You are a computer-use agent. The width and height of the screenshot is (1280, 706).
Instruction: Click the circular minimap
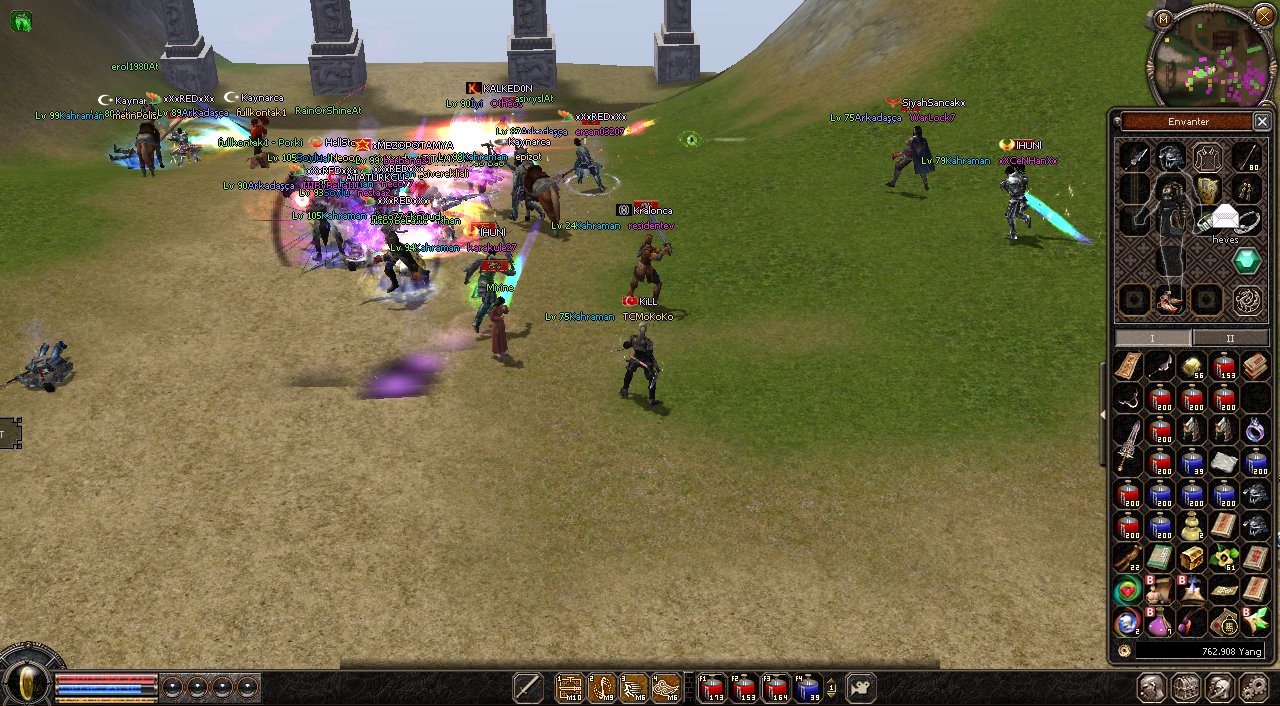[x=1211, y=58]
